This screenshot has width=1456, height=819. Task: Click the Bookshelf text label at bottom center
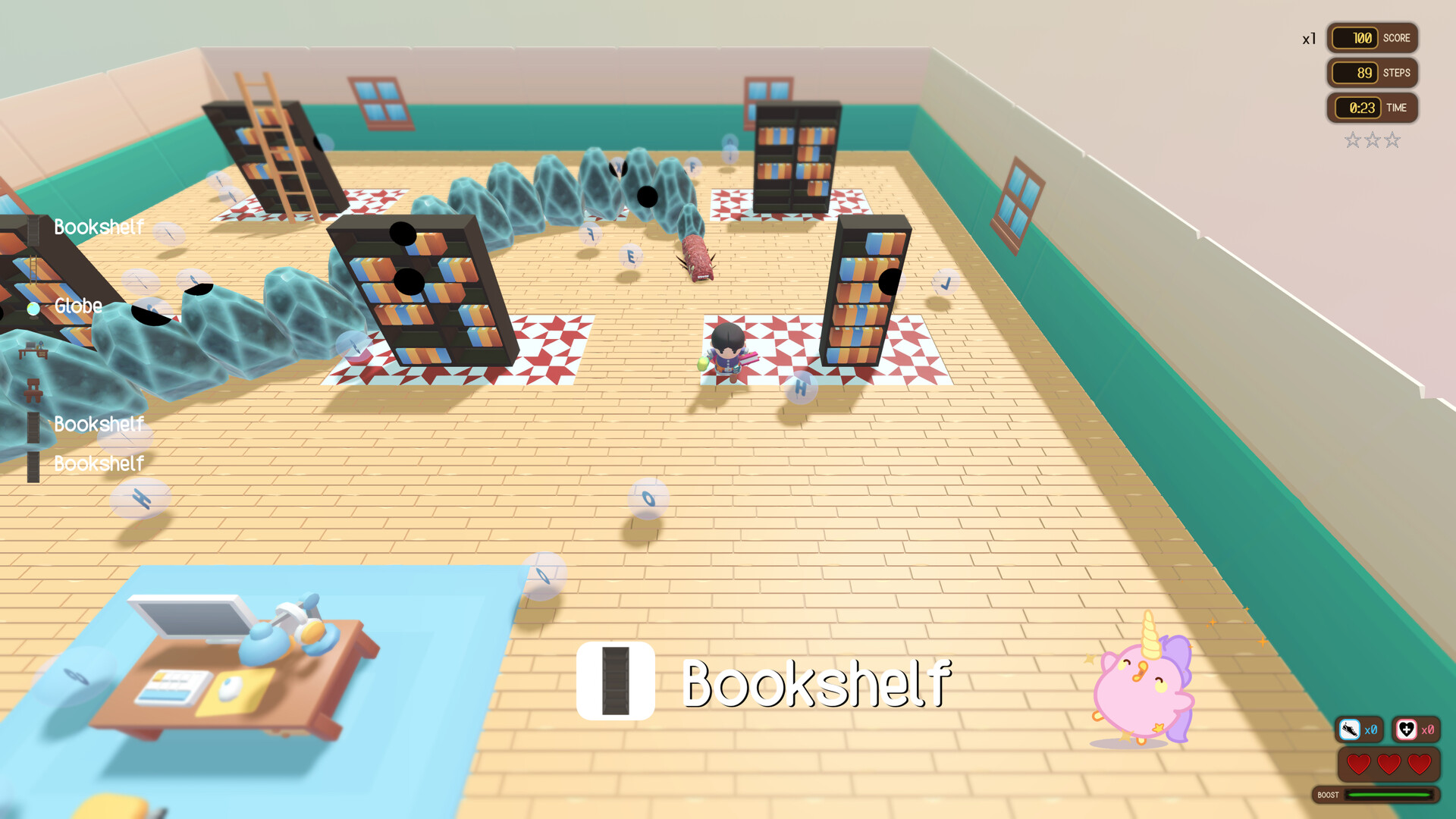pos(817,686)
